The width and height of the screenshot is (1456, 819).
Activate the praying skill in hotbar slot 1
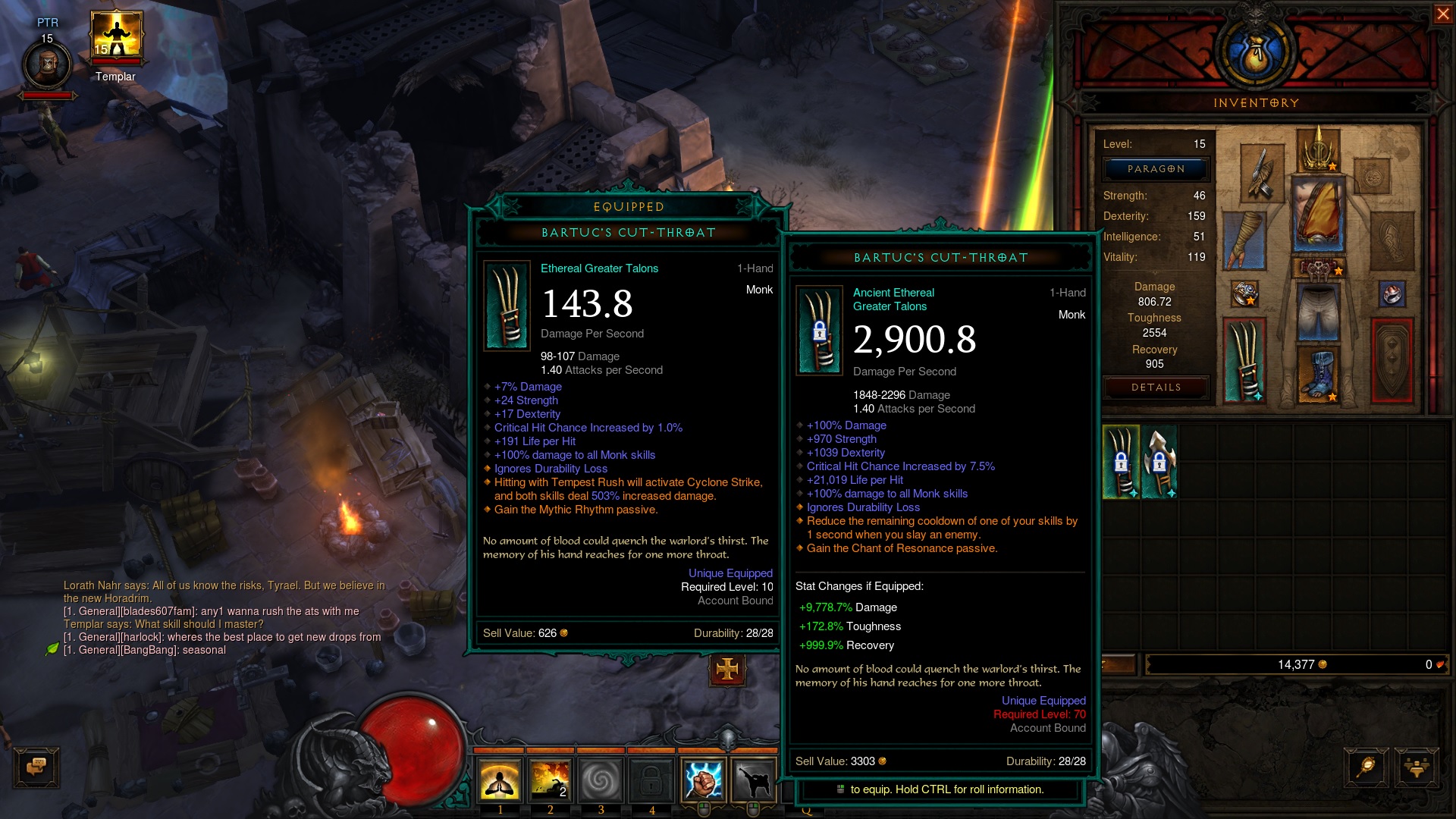(x=500, y=780)
